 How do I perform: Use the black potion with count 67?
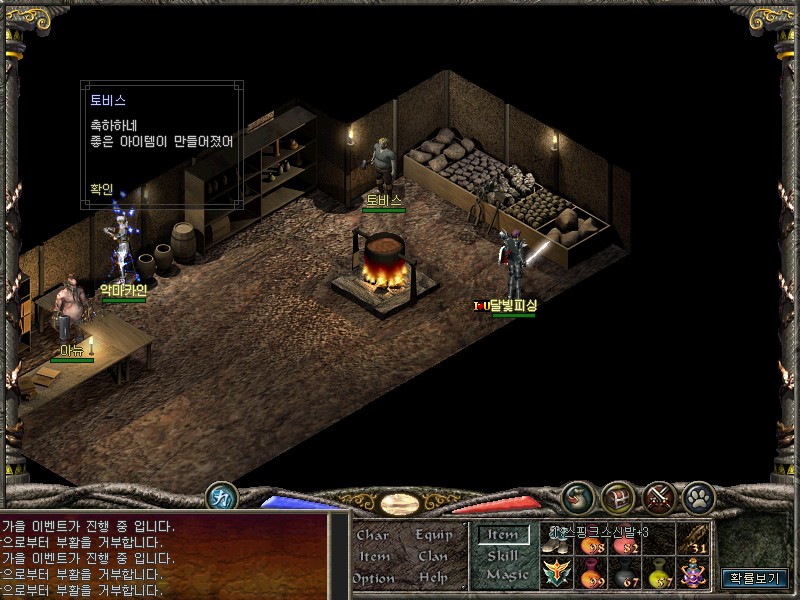point(623,573)
